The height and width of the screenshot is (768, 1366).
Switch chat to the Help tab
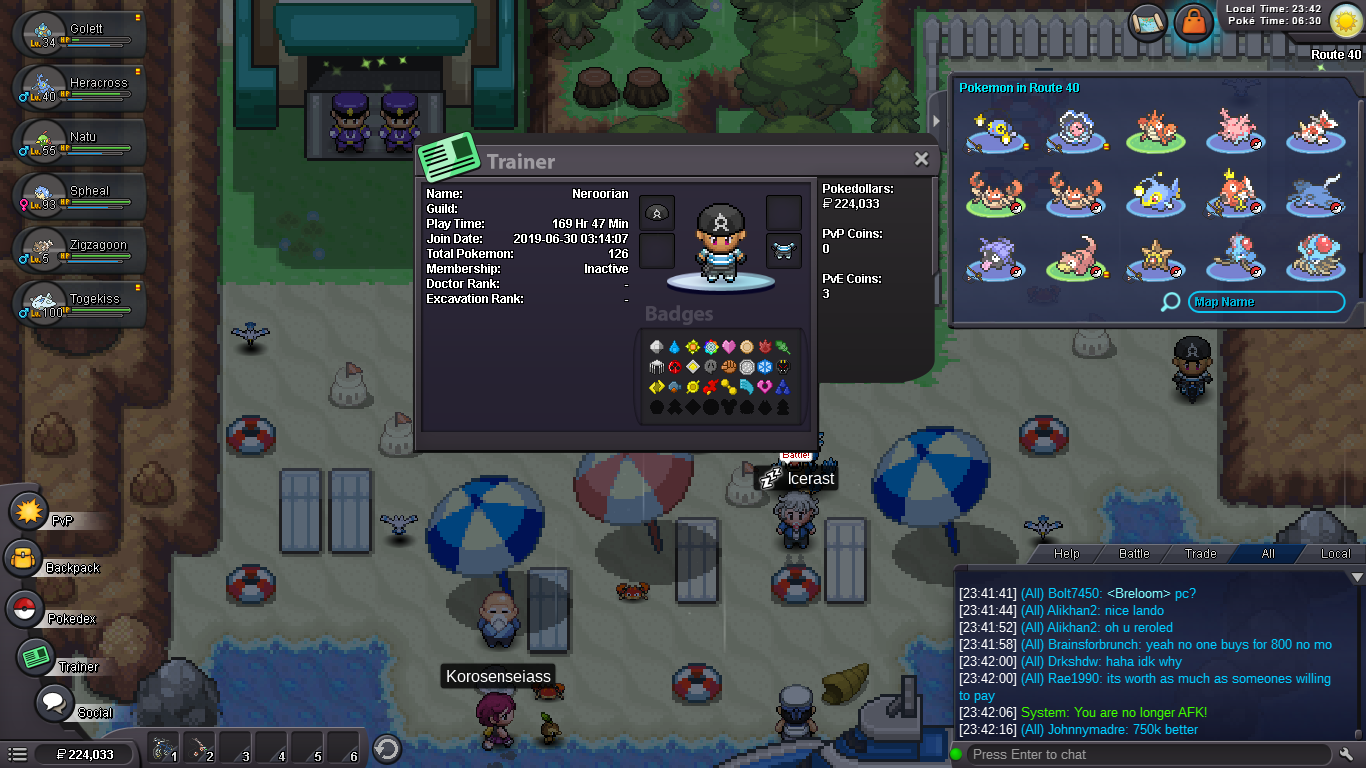(1067, 553)
